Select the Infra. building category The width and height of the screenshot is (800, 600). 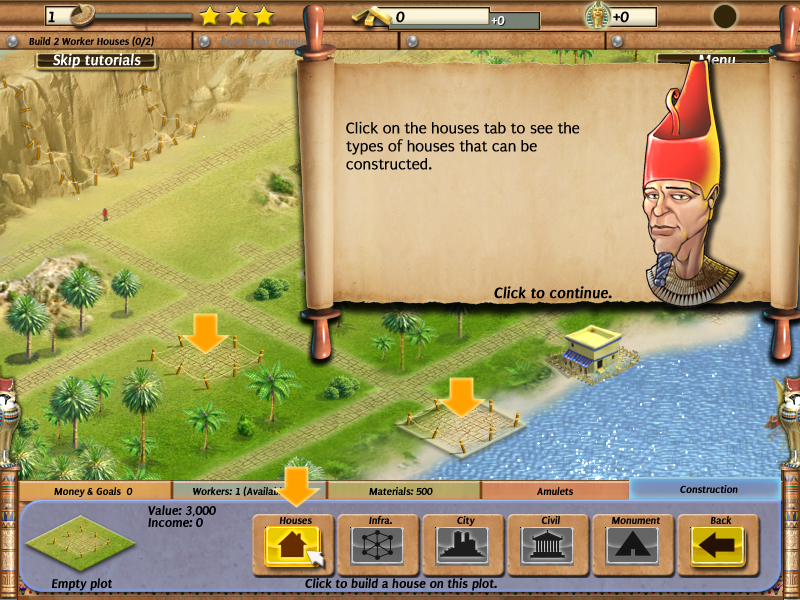point(378,544)
